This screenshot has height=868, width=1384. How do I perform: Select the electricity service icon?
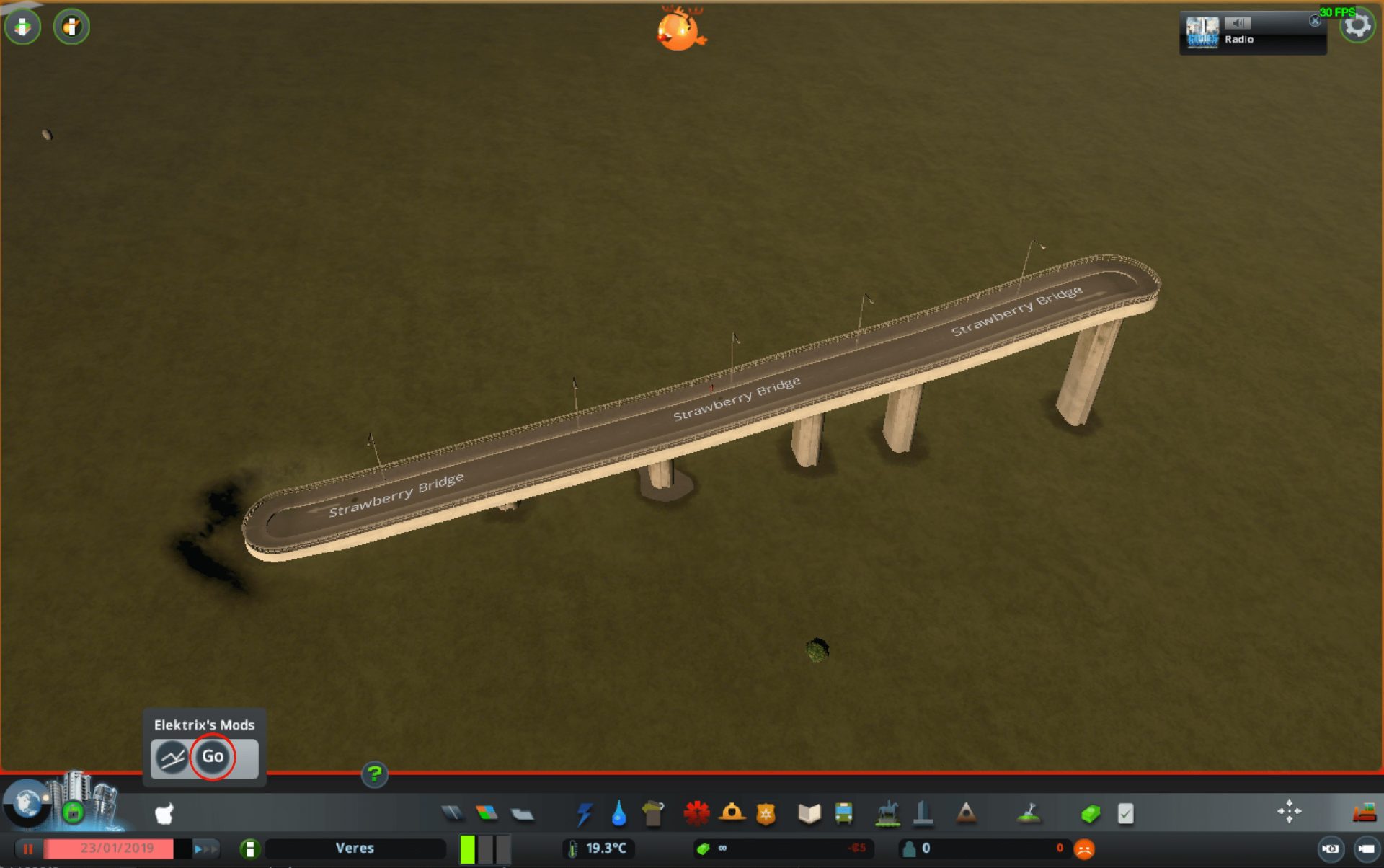coord(584,813)
